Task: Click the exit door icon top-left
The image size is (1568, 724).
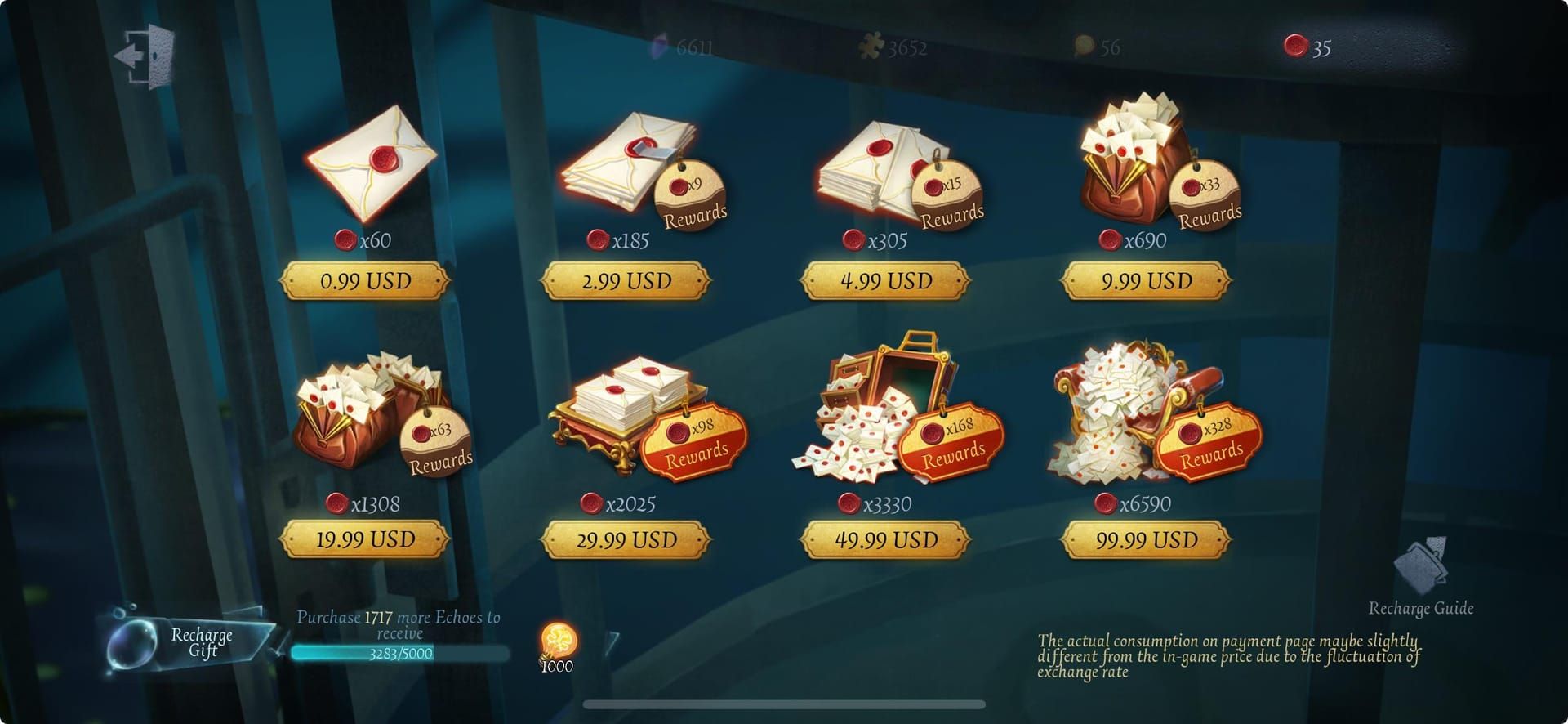Action: [143, 54]
